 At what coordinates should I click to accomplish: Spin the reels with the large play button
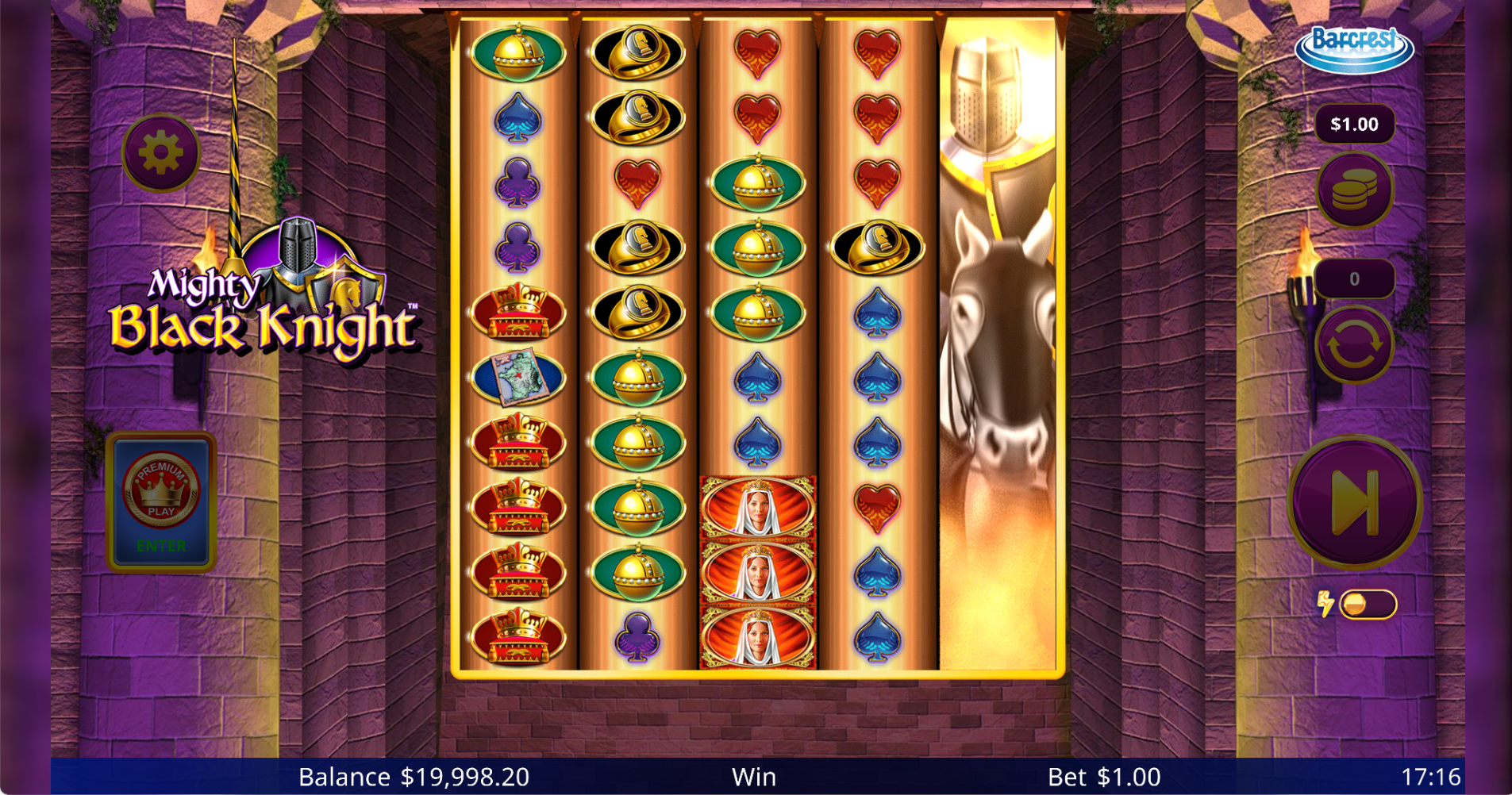[1354, 502]
